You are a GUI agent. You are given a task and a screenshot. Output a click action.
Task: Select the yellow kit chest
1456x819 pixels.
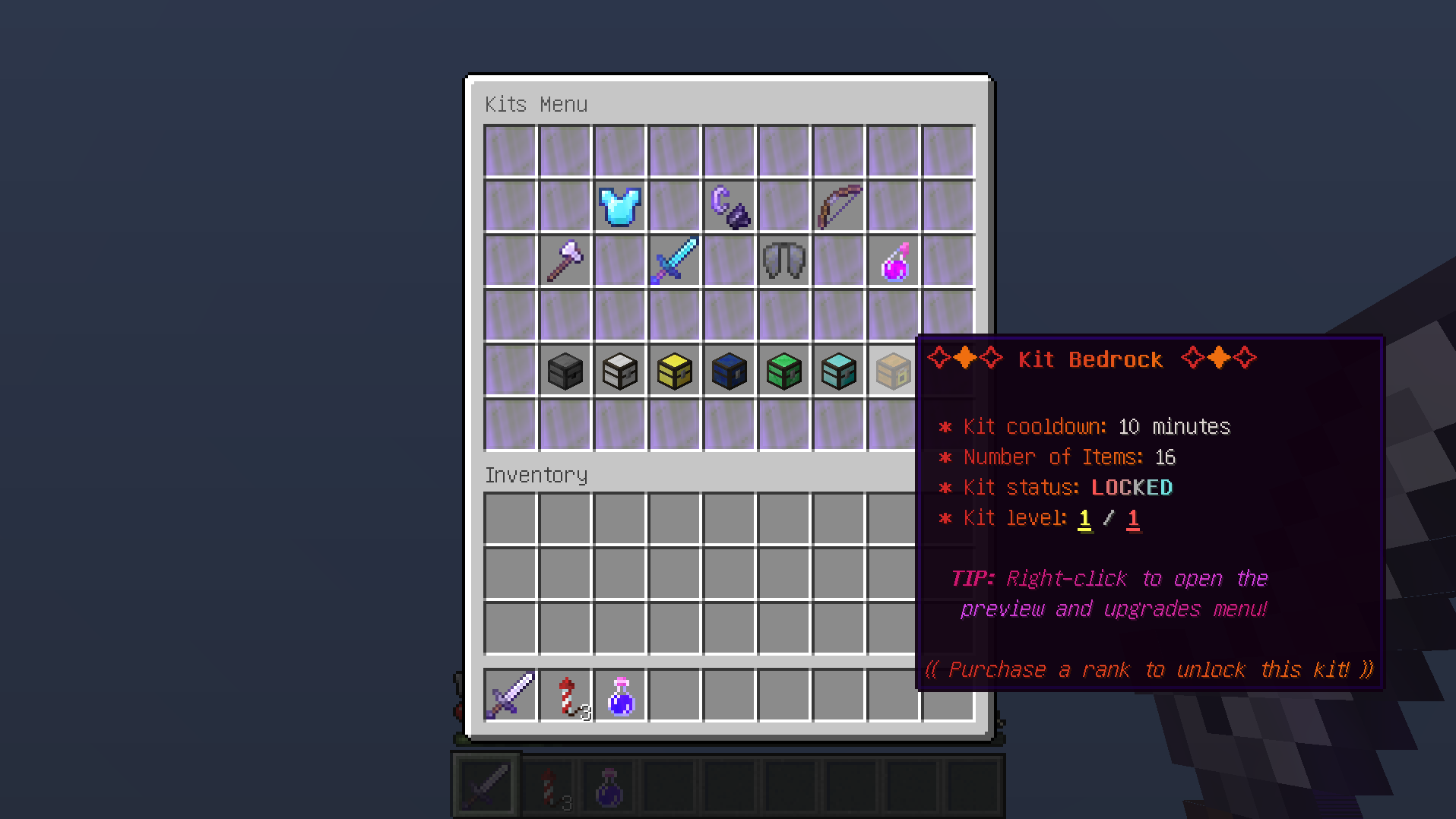(674, 371)
